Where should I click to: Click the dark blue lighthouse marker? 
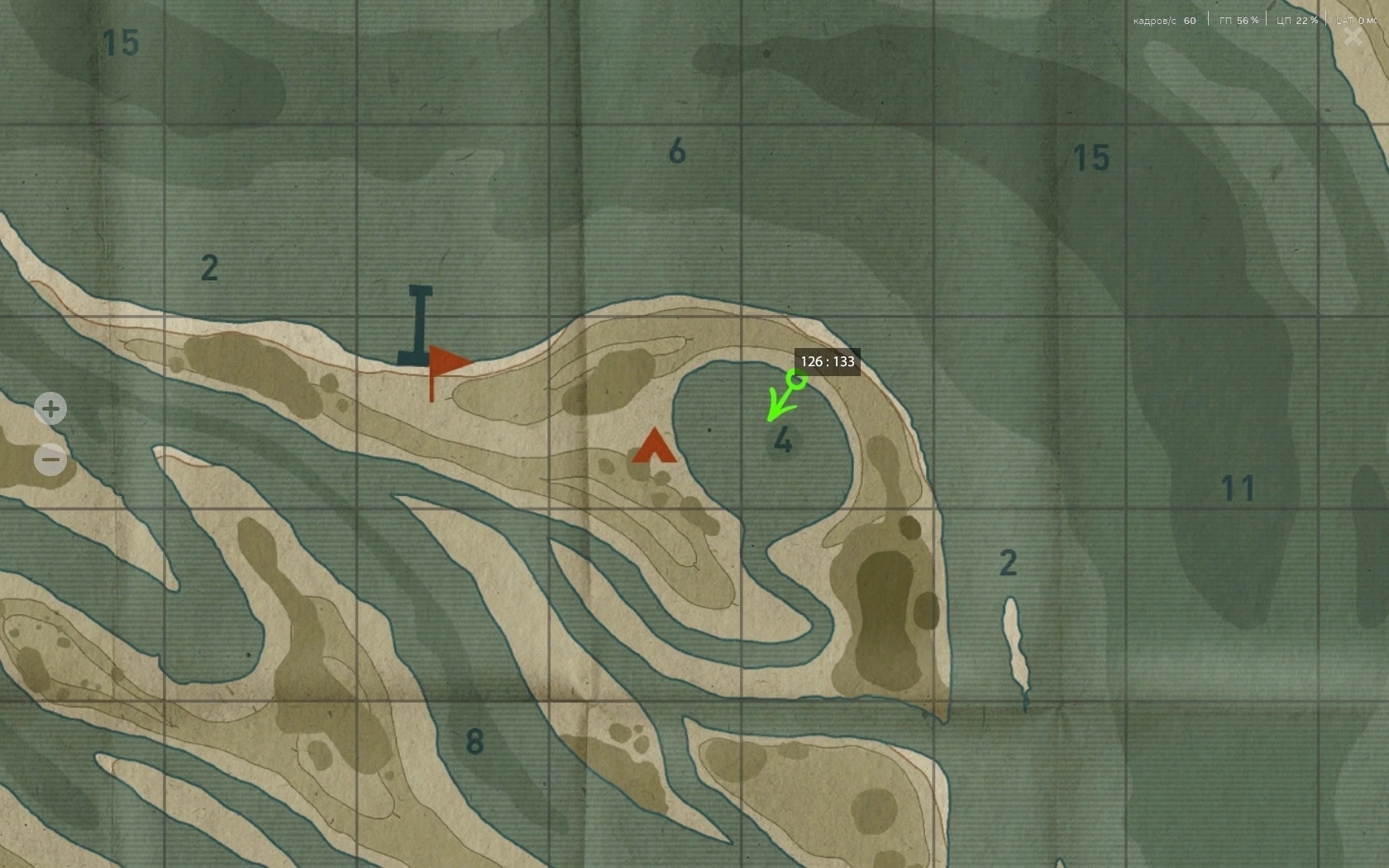click(419, 326)
